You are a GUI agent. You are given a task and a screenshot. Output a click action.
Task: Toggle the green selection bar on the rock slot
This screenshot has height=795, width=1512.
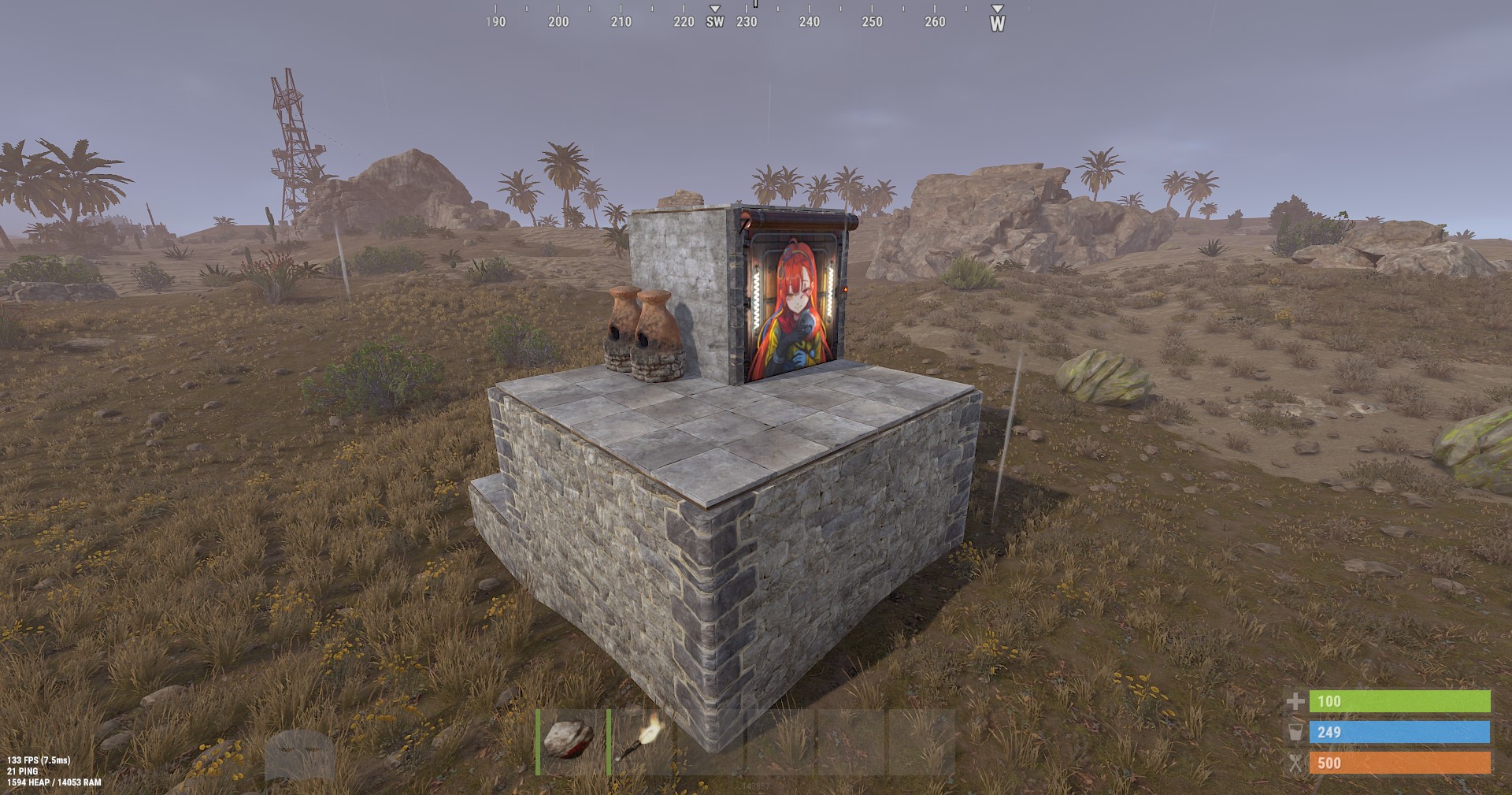[536, 741]
